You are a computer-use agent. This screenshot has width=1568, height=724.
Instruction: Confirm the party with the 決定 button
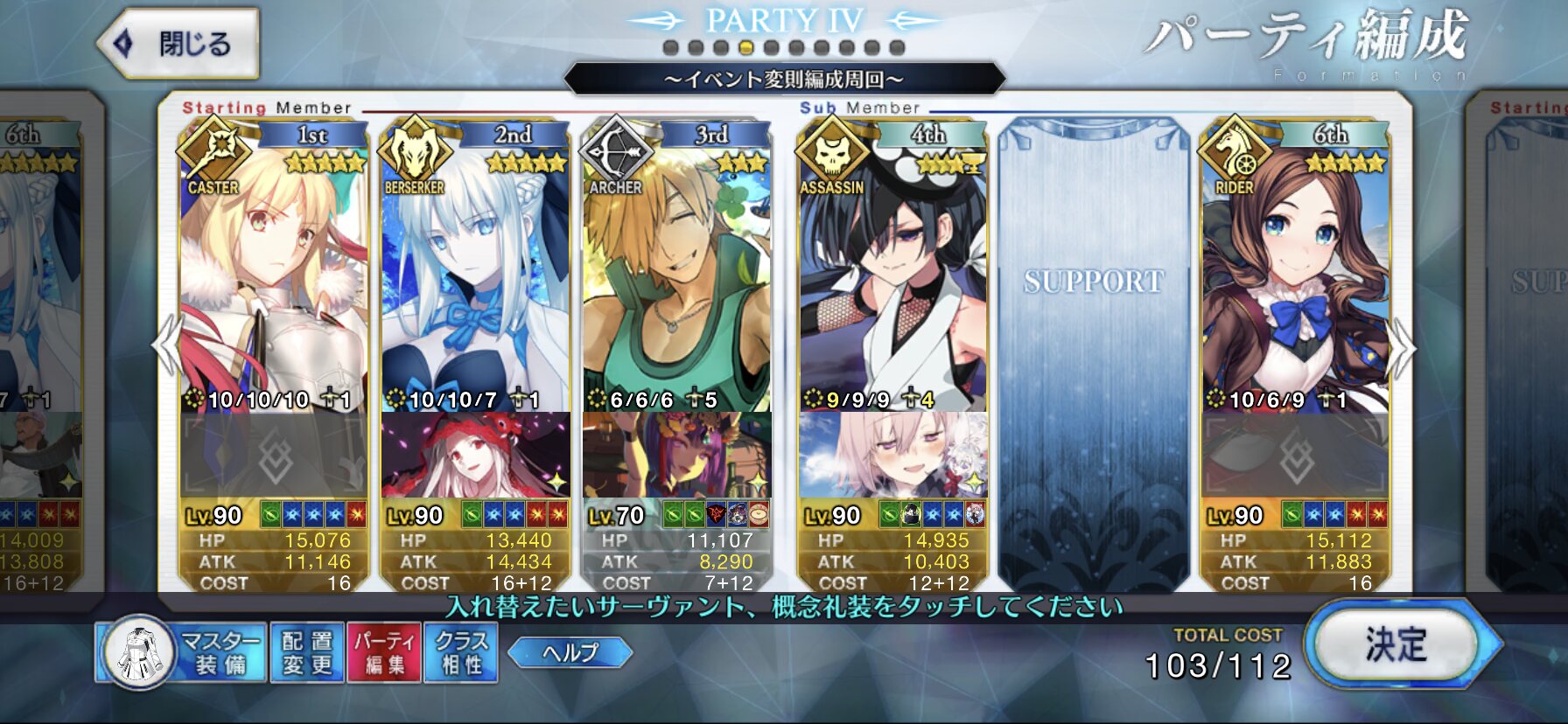(x=1396, y=645)
